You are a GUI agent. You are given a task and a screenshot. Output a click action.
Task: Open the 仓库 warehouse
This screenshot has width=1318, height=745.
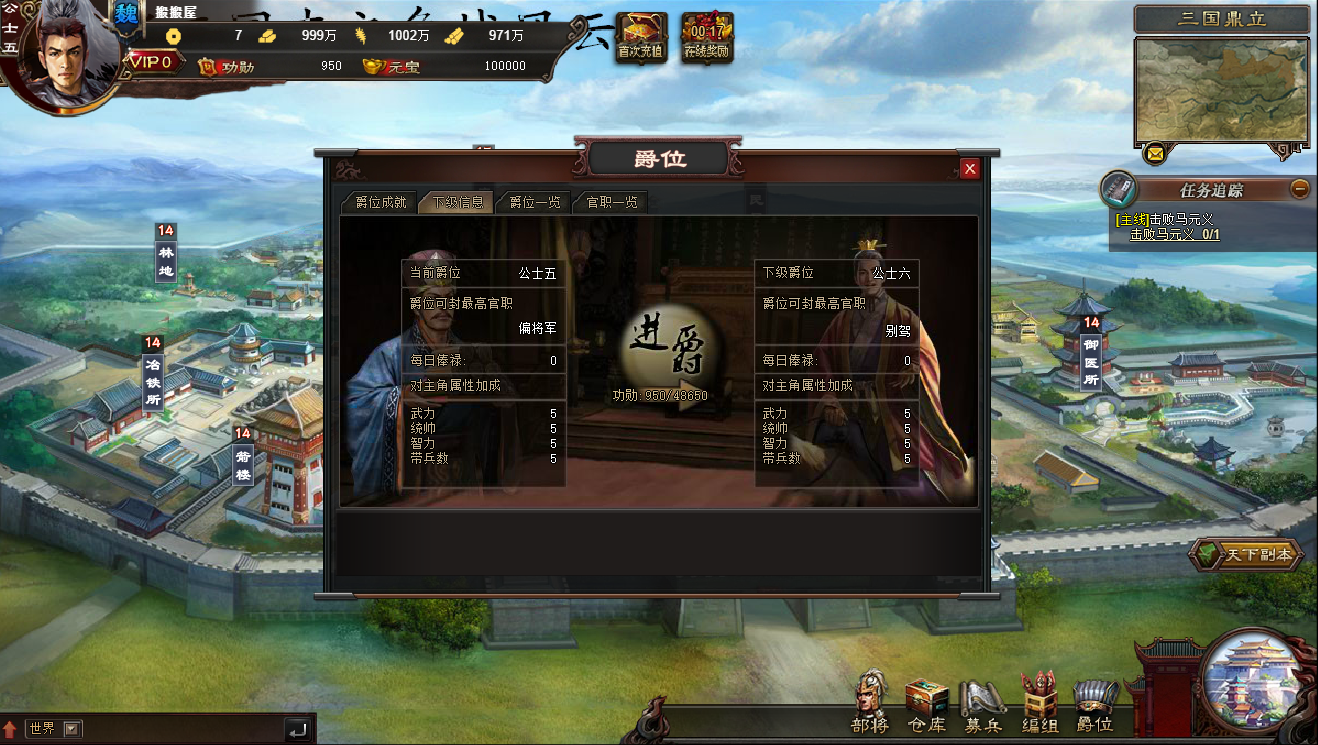click(926, 703)
